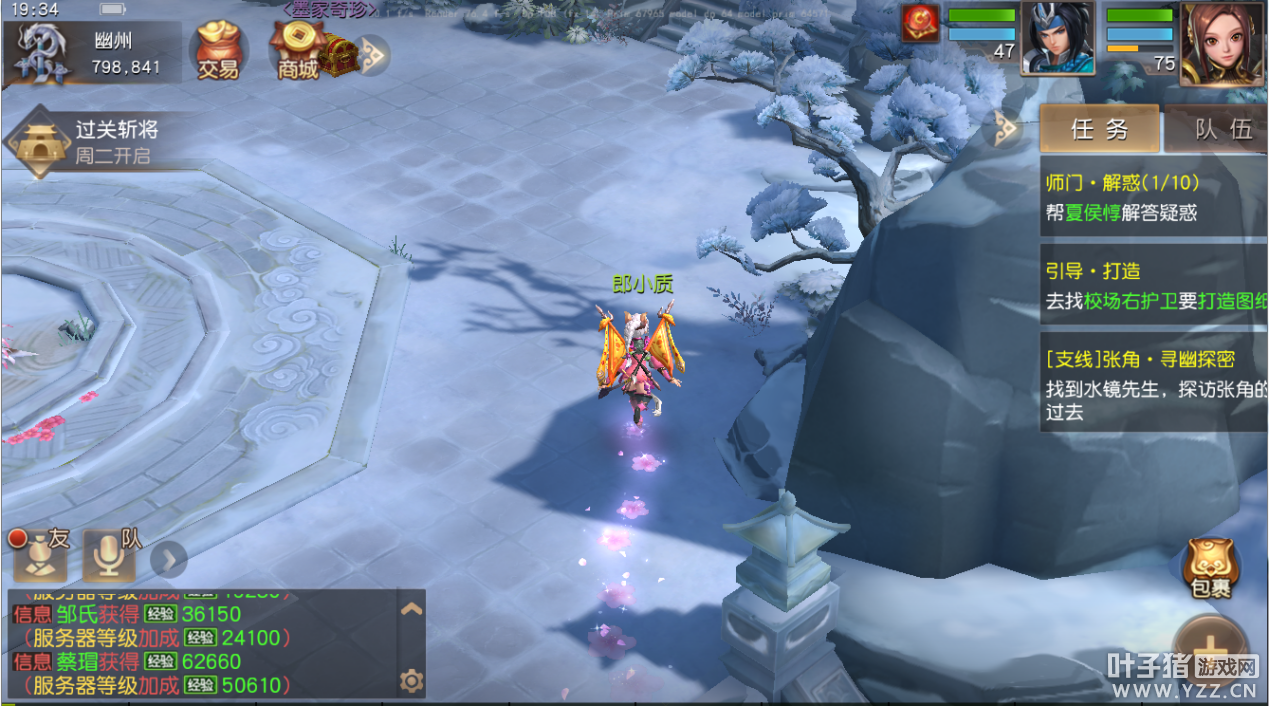Viewport: 1269px width, 706px height.
Task: Expand the chat log upward arrow
Action: (x=411, y=608)
